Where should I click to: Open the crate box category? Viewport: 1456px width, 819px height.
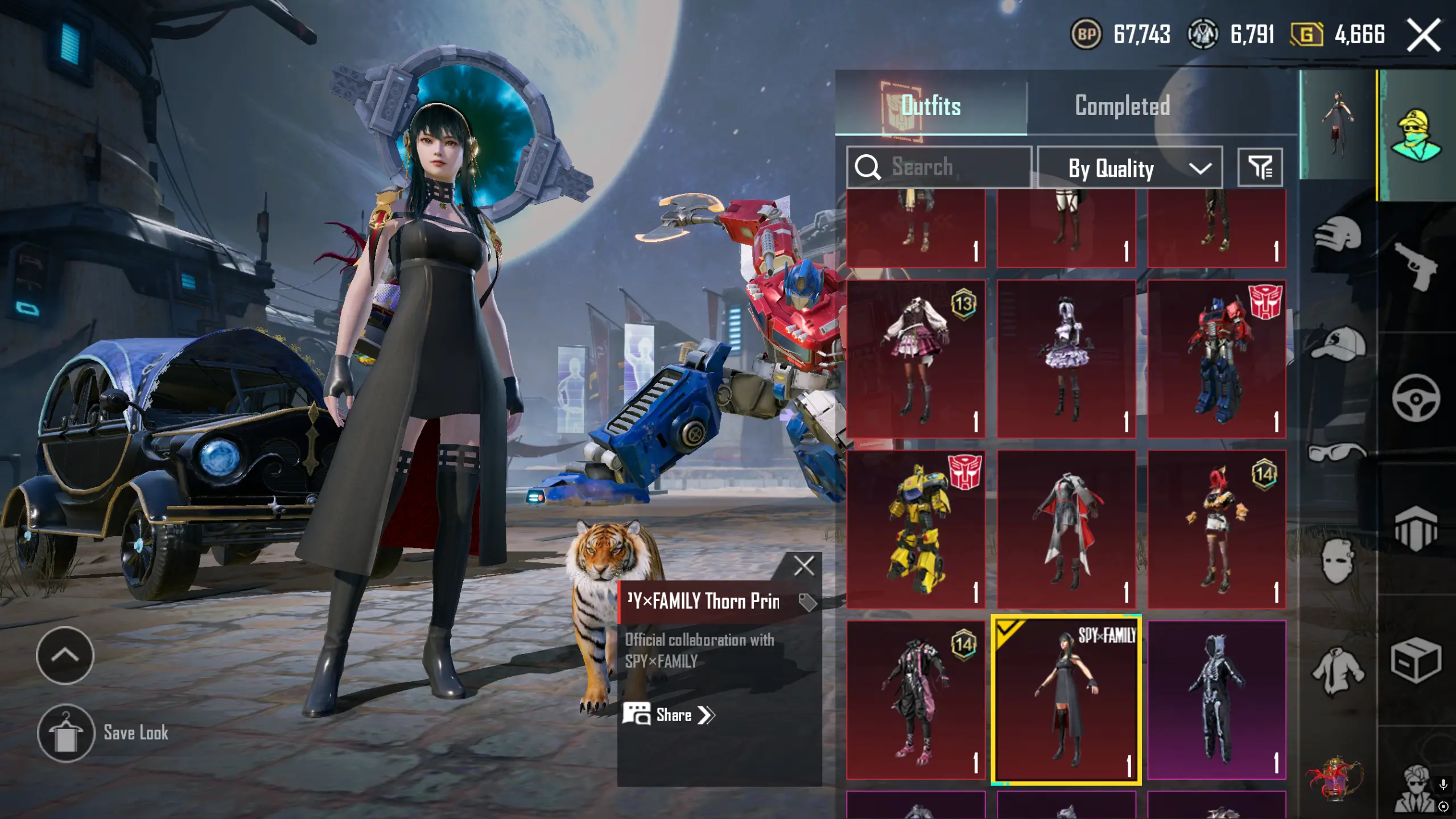pyautogui.click(x=1415, y=660)
